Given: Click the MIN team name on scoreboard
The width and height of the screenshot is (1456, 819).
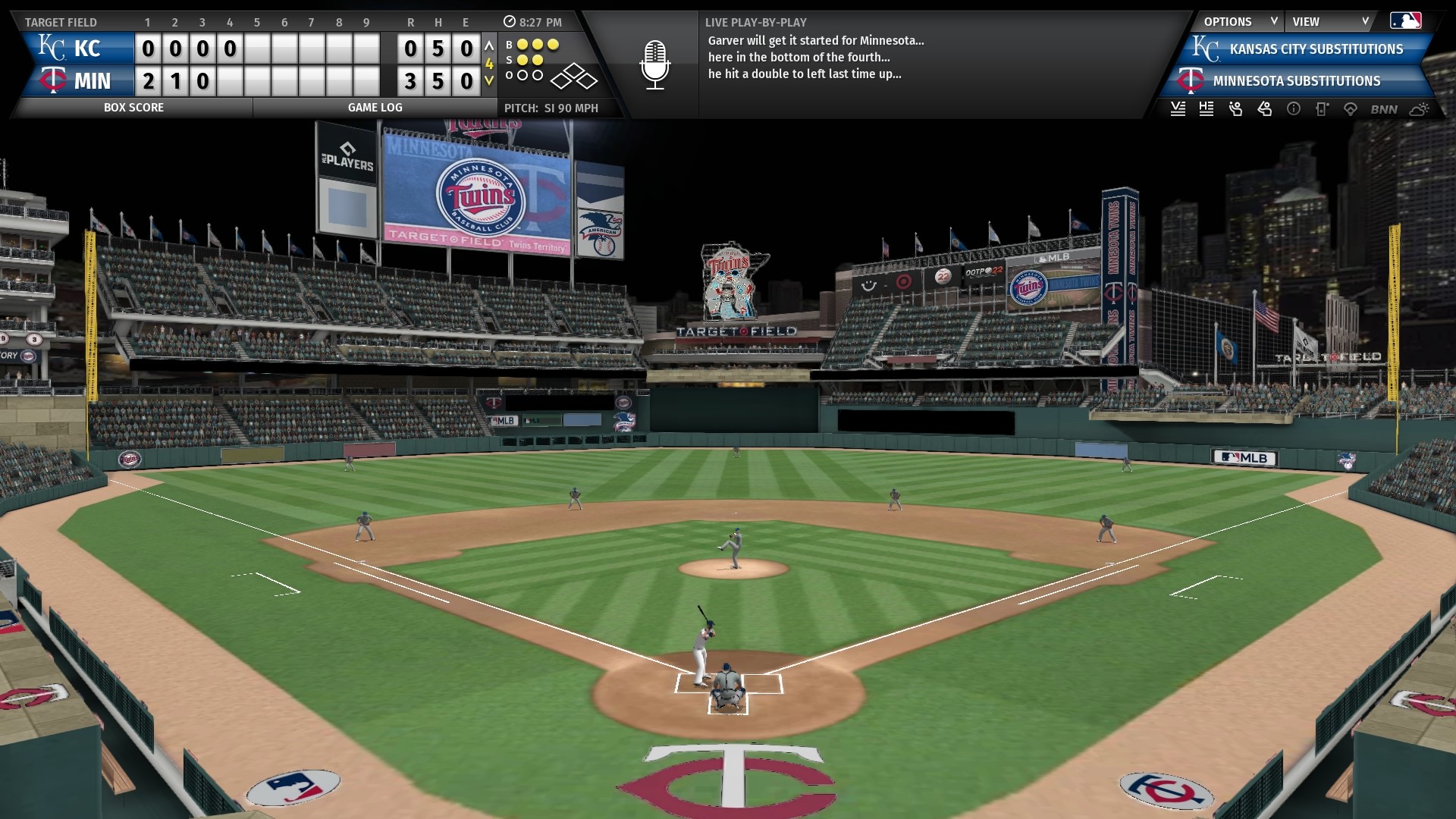Looking at the screenshot, I should coord(92,81).
